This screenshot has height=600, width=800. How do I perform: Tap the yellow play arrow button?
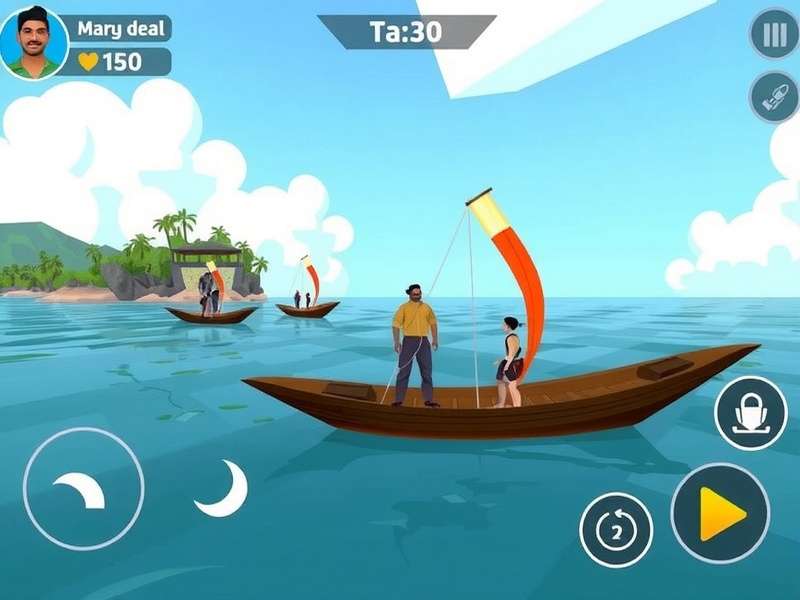(x=720, y=513)
